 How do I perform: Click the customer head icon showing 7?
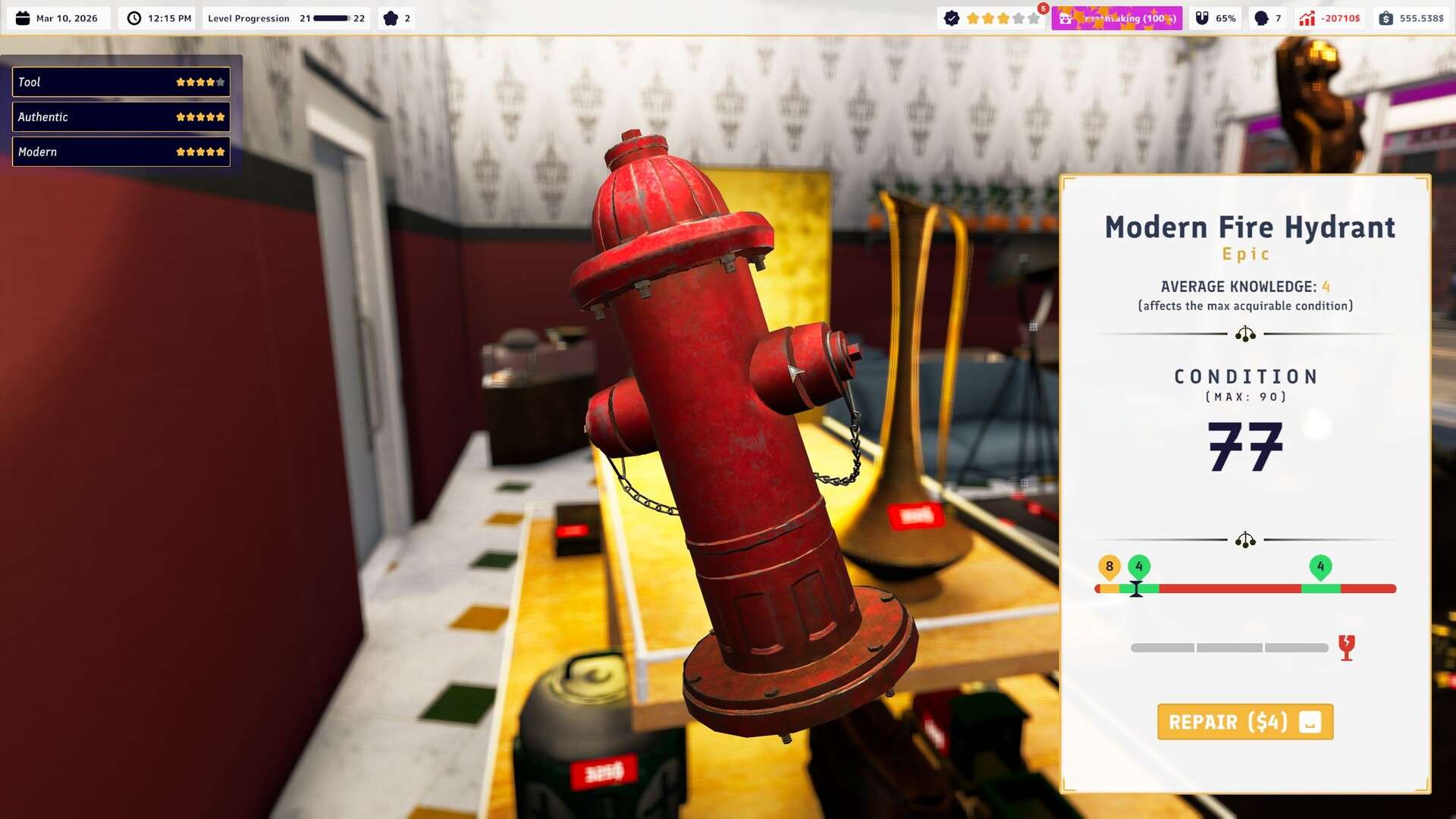point(1262,17)
